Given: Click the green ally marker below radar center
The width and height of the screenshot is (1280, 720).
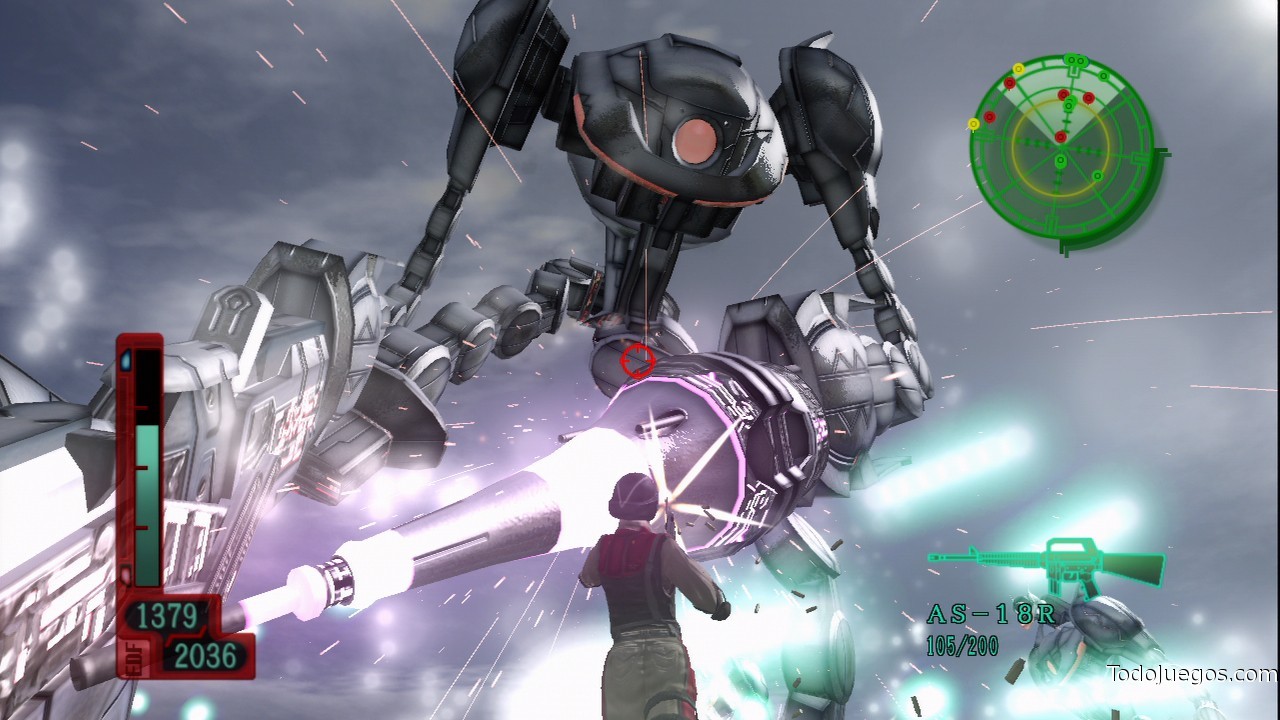Looking at the screenshot, I should 1060,161.
